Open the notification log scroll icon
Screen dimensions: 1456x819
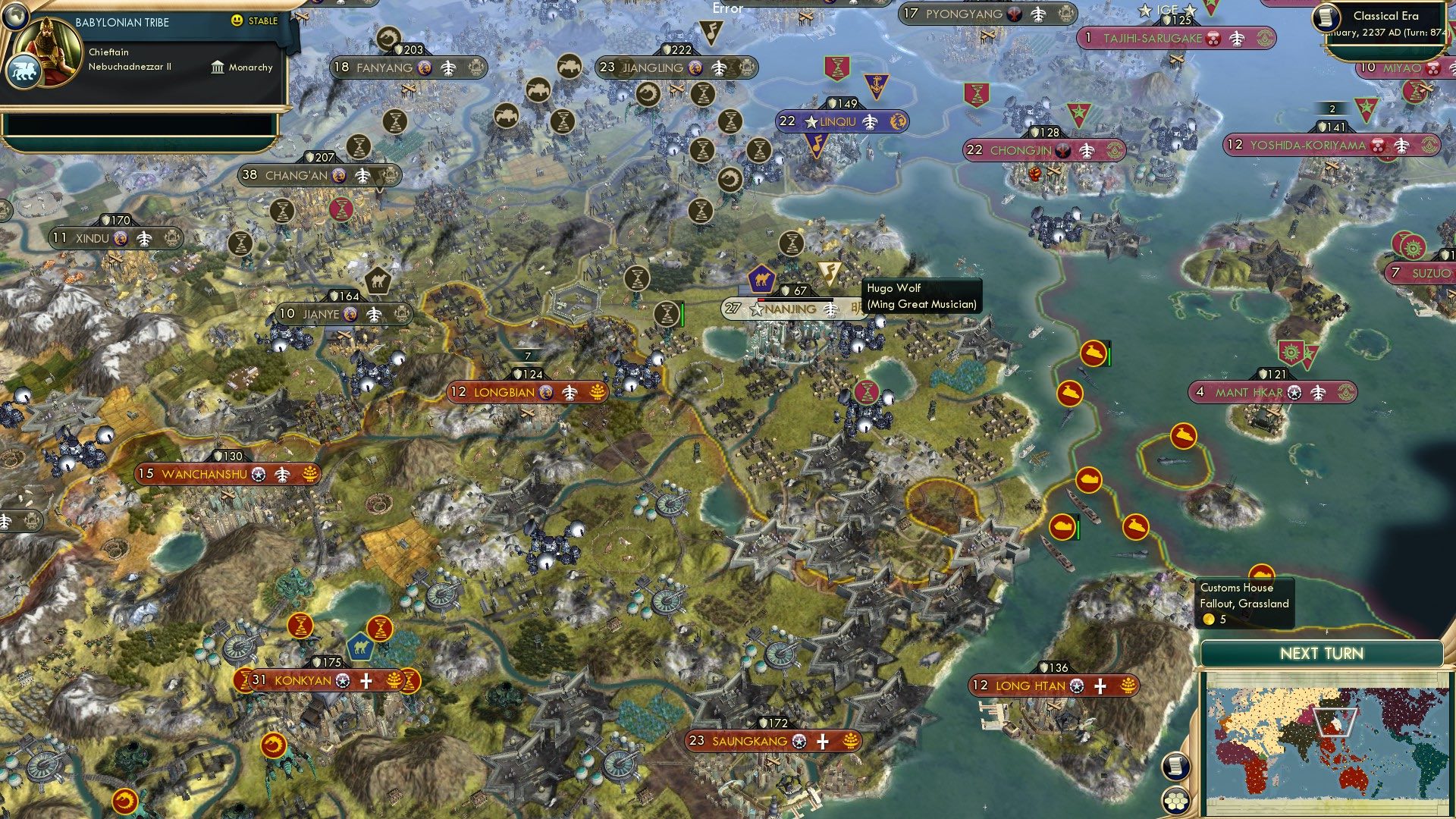click(1175, 767)
